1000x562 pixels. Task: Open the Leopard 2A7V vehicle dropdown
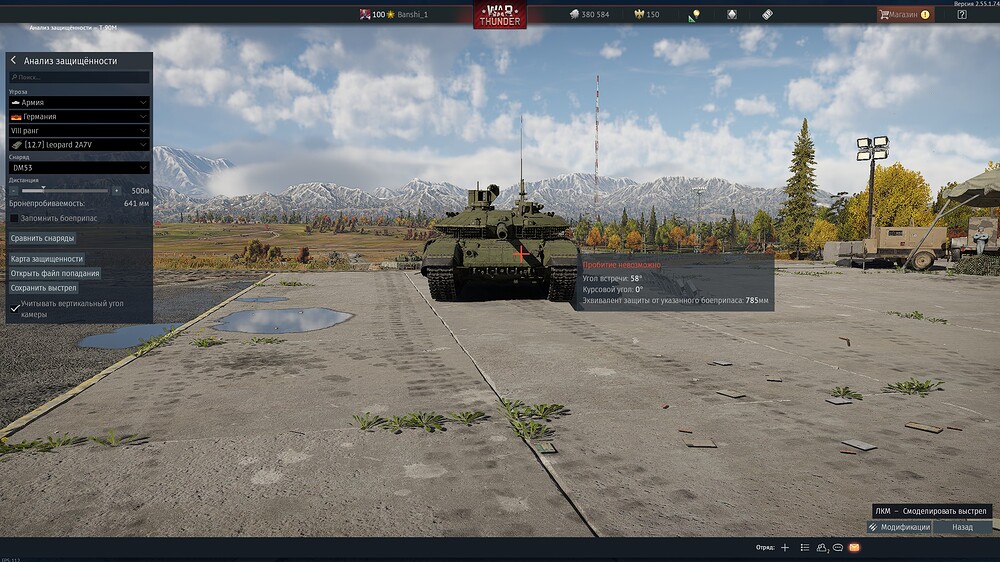(x=79, y=144)
